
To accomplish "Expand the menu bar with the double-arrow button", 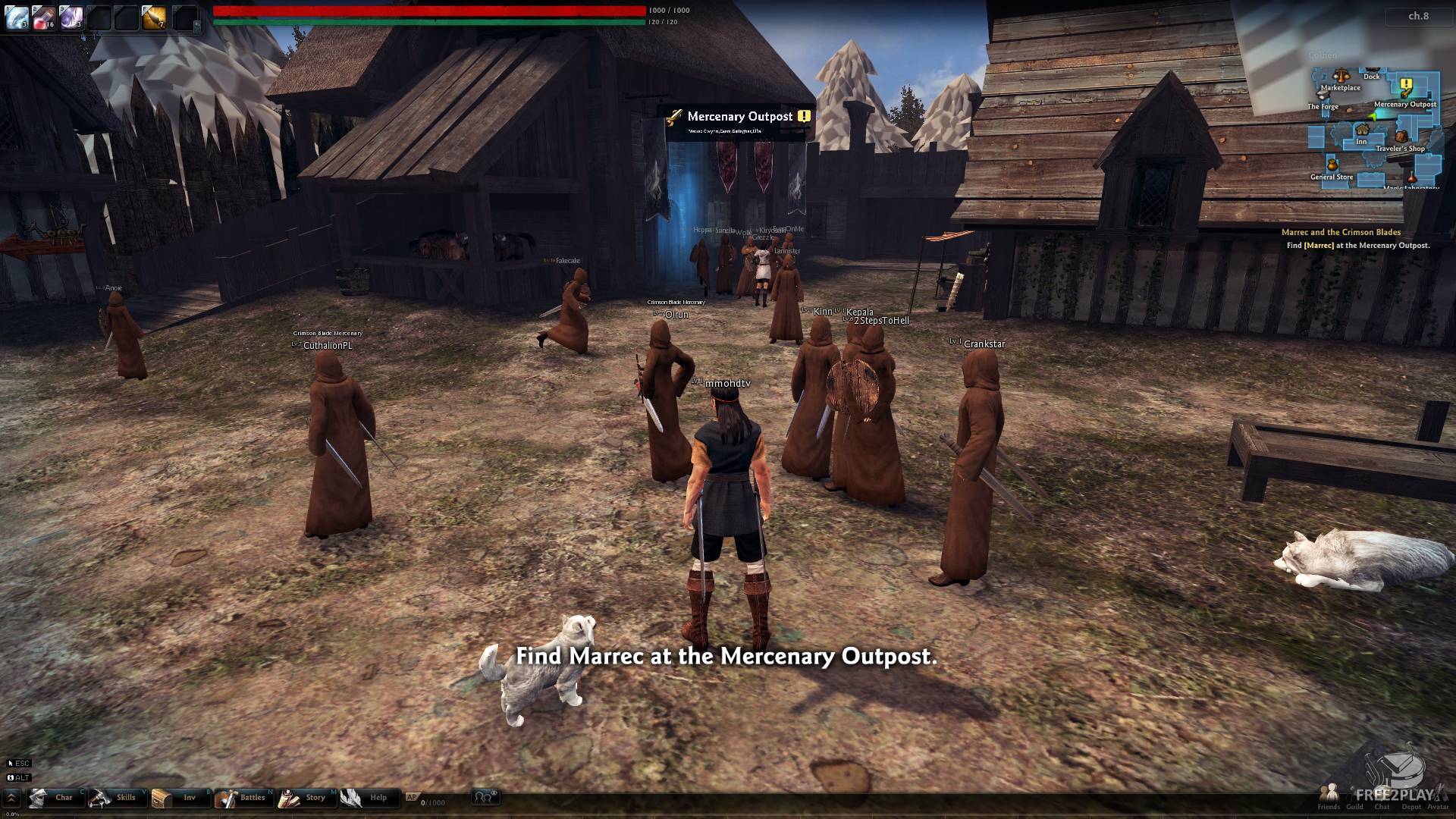I will tap(12, 798).
